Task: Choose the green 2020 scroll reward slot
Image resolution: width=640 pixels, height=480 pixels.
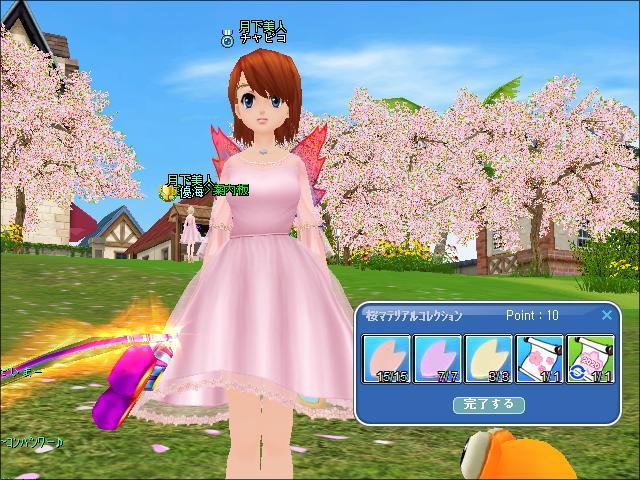Action: pos(590,360)
